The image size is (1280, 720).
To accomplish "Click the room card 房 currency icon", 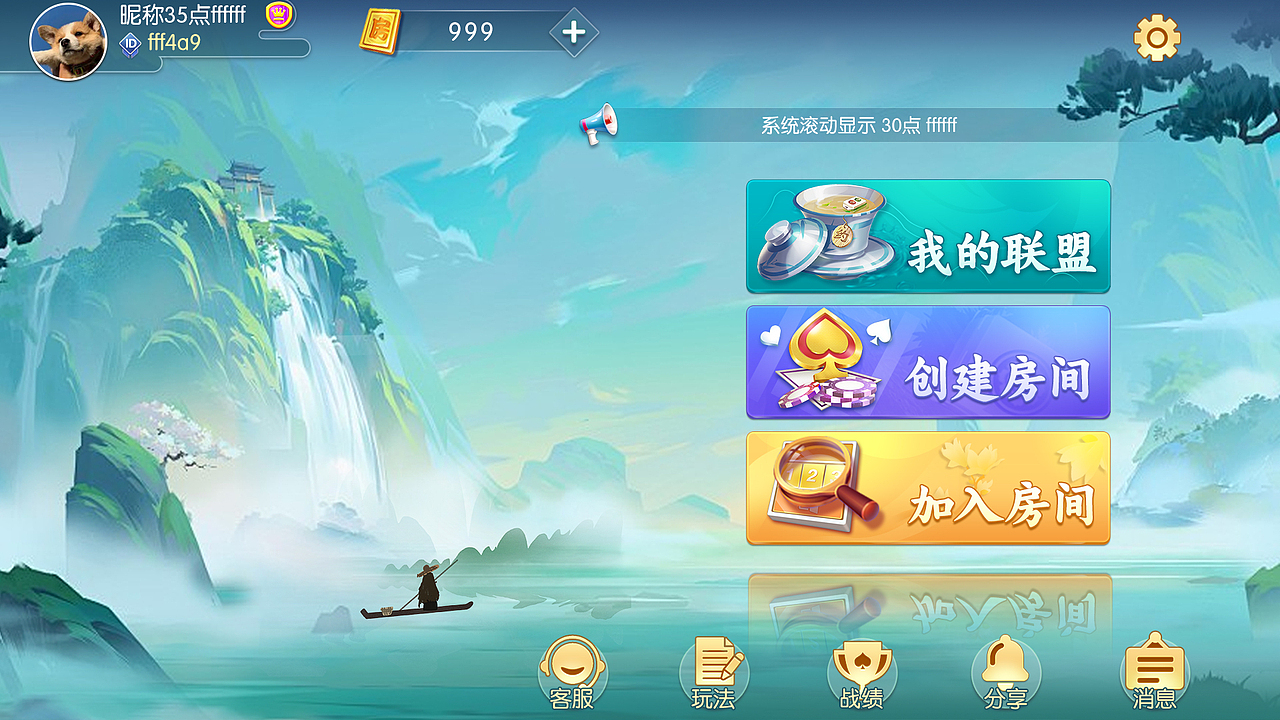I will (x=379, y=33).
